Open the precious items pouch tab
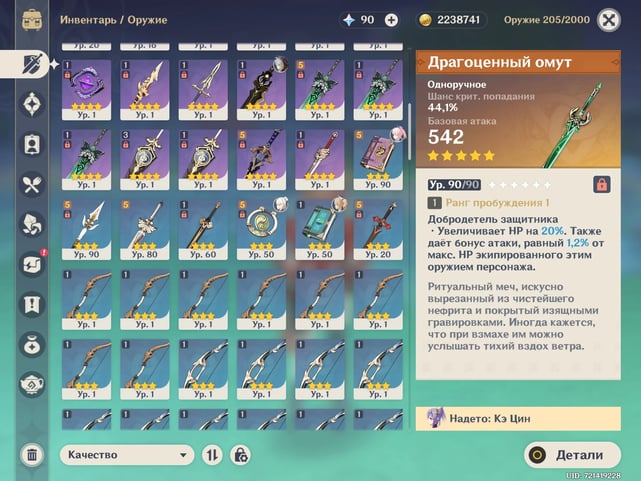This screenshot has height=481, width=641. click(x=31, y=344)
